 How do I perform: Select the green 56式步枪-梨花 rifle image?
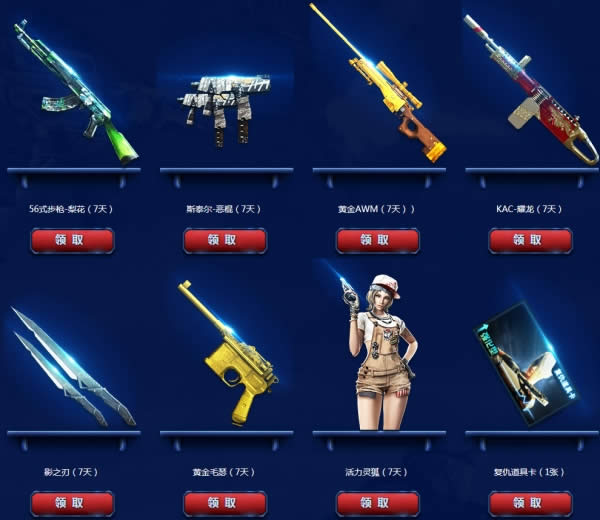click(x=74, y=90)
